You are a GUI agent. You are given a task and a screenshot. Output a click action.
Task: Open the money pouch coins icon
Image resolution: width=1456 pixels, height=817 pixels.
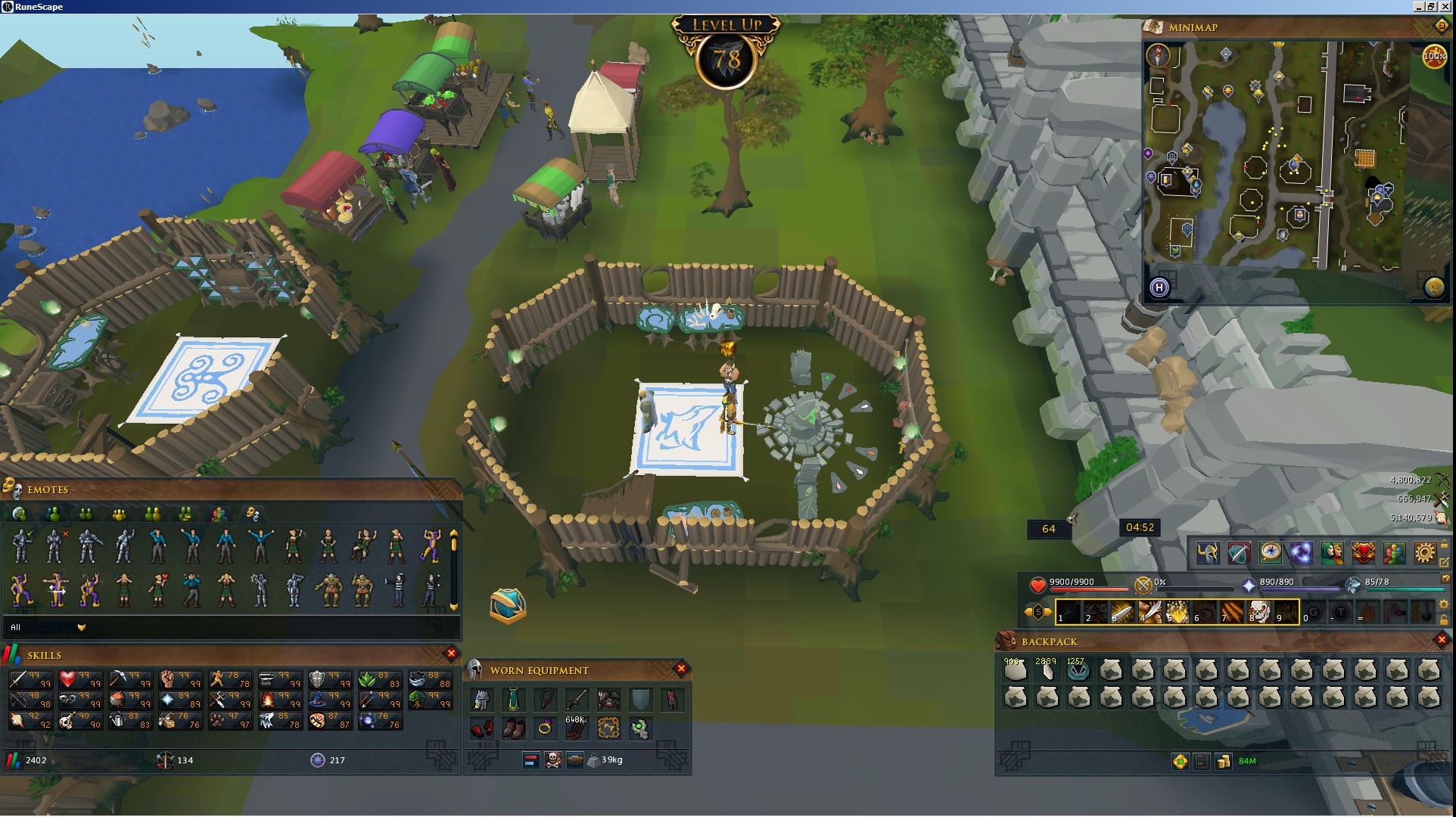point(1224,761)
